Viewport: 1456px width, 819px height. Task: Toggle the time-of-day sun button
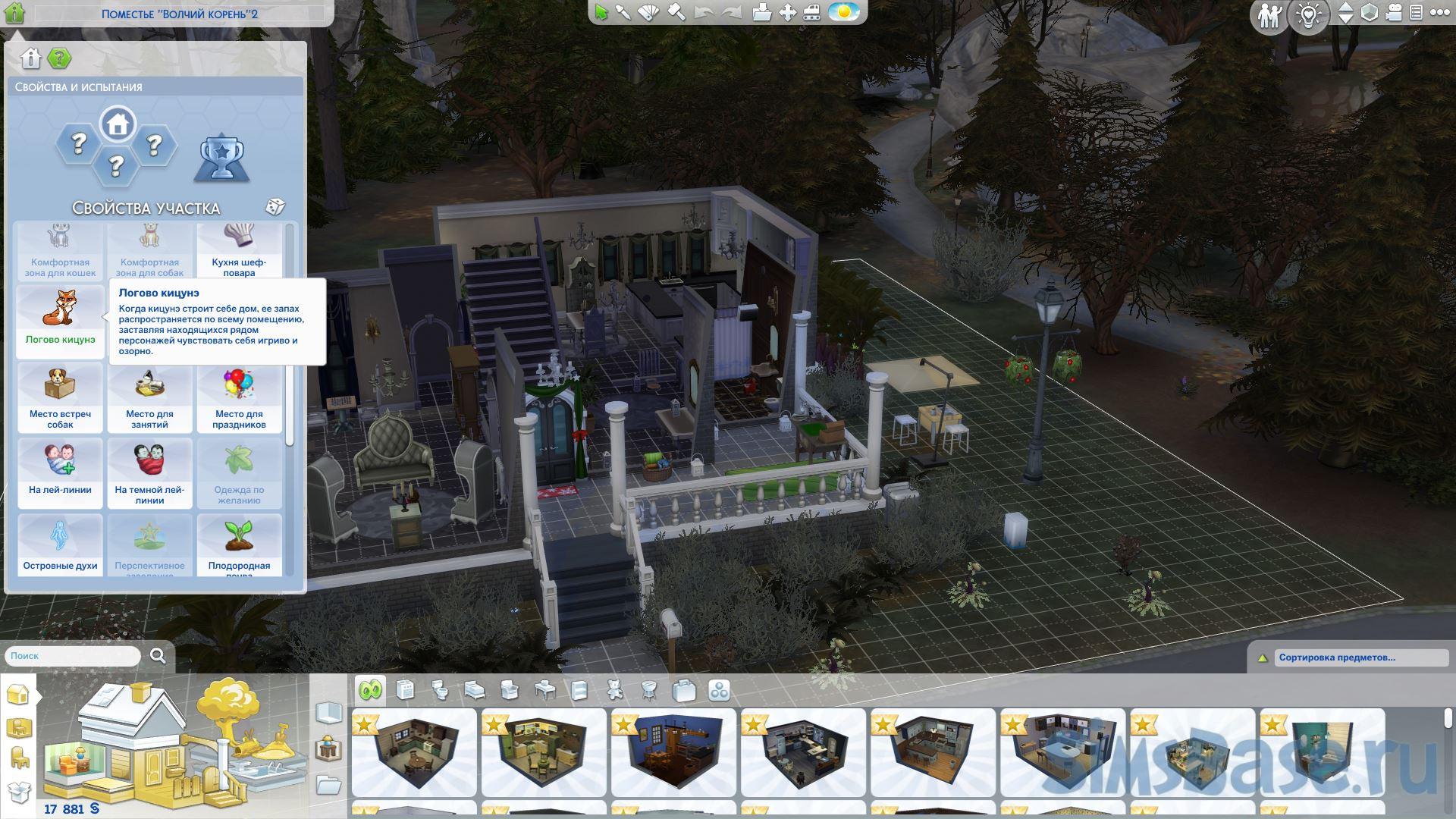[x=843, y=13]
